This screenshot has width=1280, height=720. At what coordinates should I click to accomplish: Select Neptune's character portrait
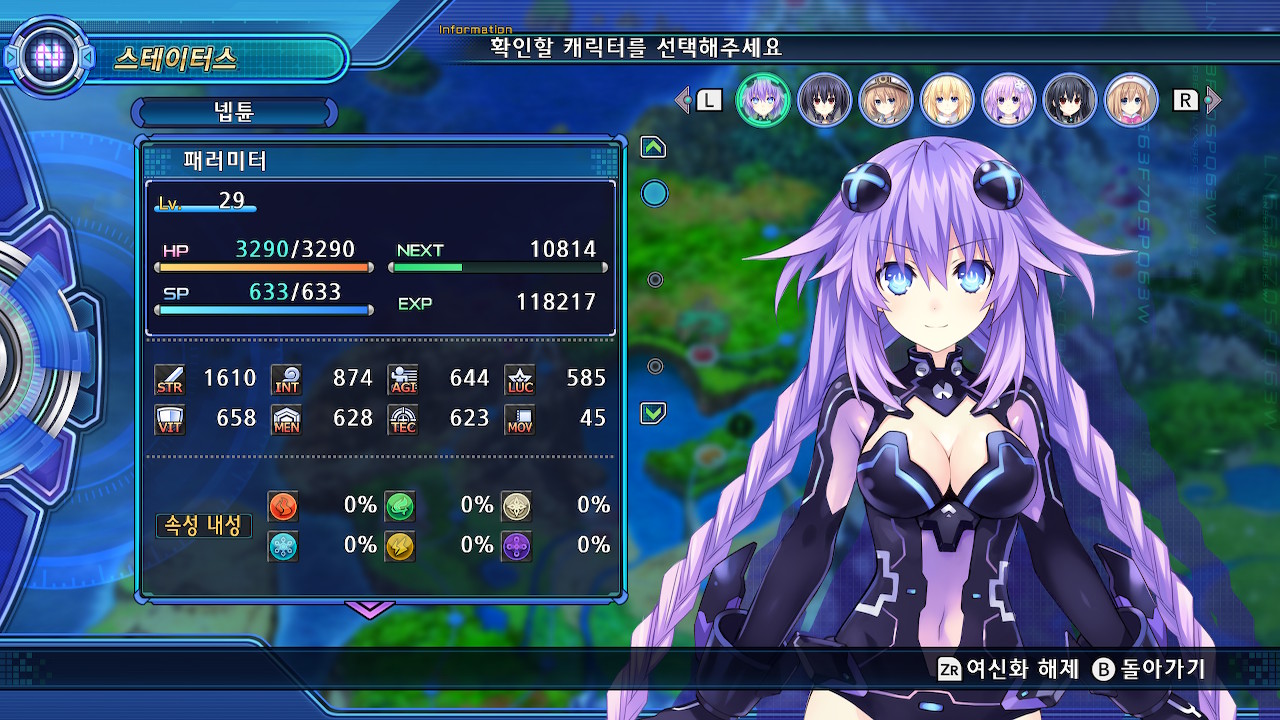(763, 100)
